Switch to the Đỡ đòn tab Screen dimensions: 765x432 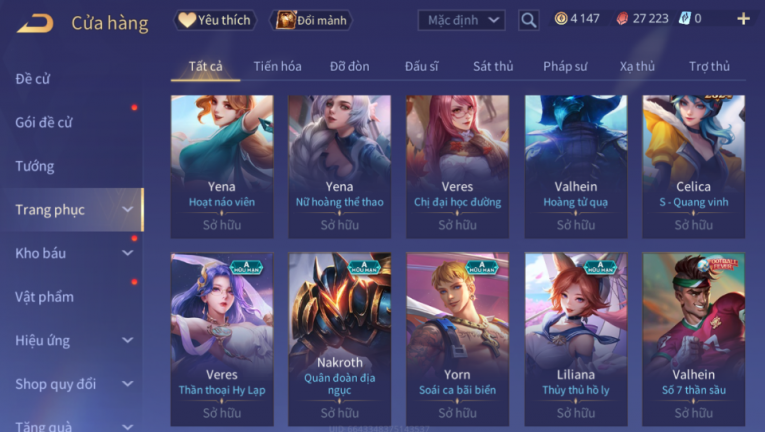[349, 66]
